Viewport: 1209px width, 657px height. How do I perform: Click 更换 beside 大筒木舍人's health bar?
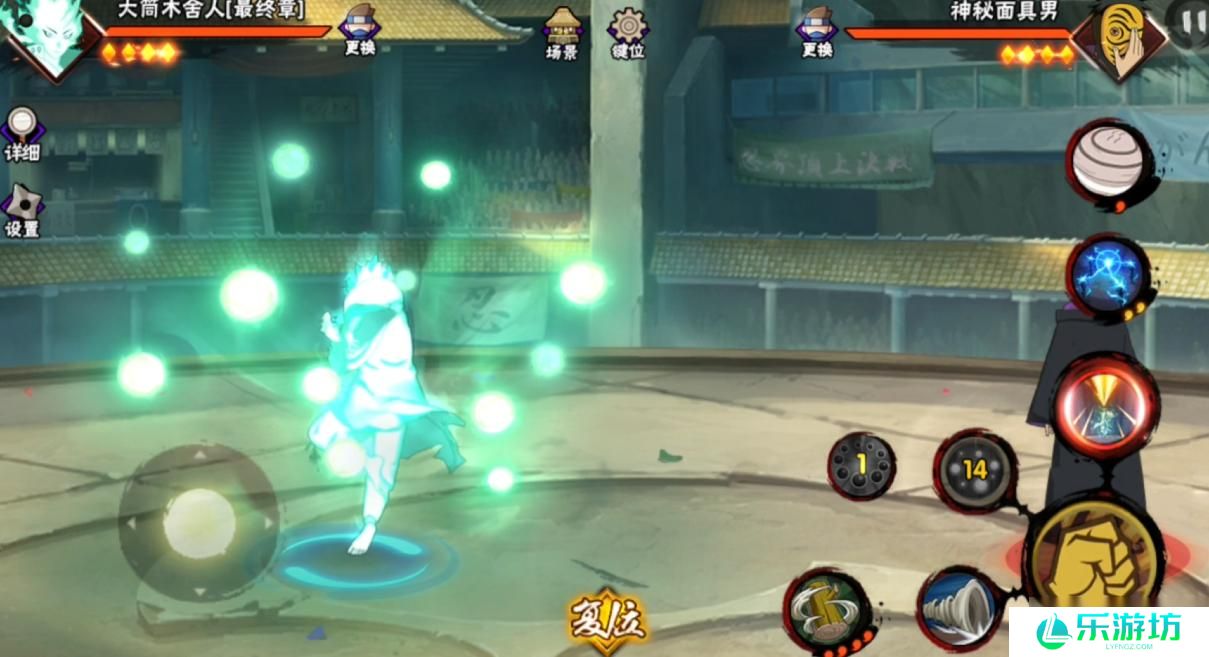[358, 29]
